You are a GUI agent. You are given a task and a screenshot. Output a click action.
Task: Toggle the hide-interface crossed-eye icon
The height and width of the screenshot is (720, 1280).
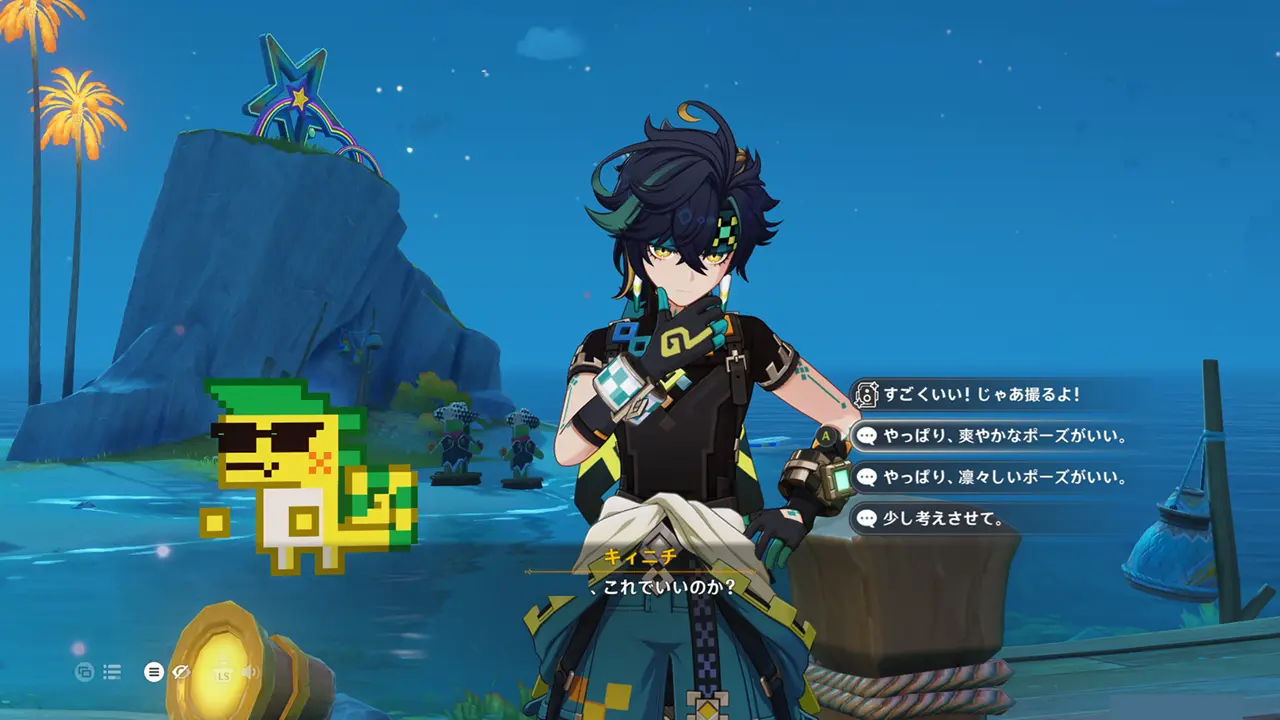click(181, 672)
